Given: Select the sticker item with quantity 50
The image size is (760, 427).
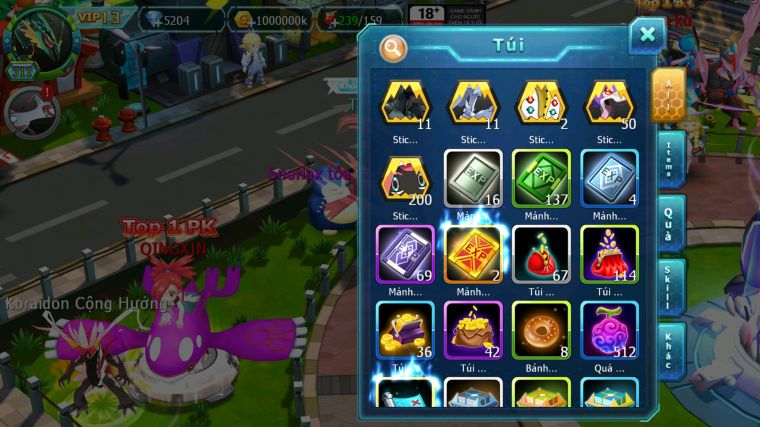Looking at the screenshot, I should pos(609,103).
